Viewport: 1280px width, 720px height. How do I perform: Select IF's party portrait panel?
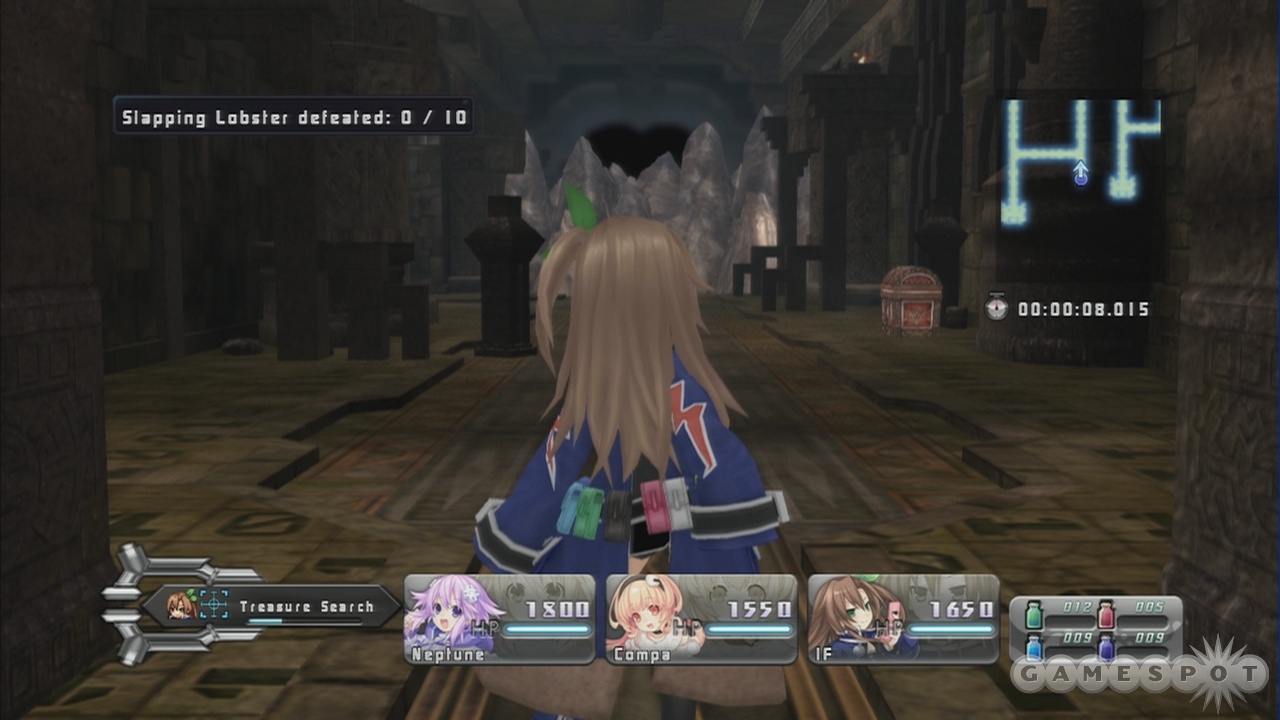(903, 619)
